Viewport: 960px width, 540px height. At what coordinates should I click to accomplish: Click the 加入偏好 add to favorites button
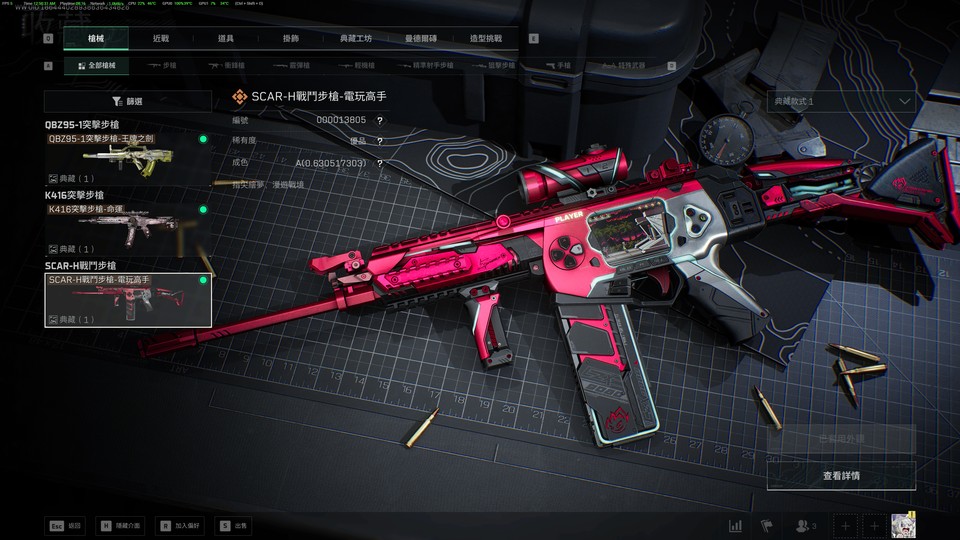coord(177,525)
